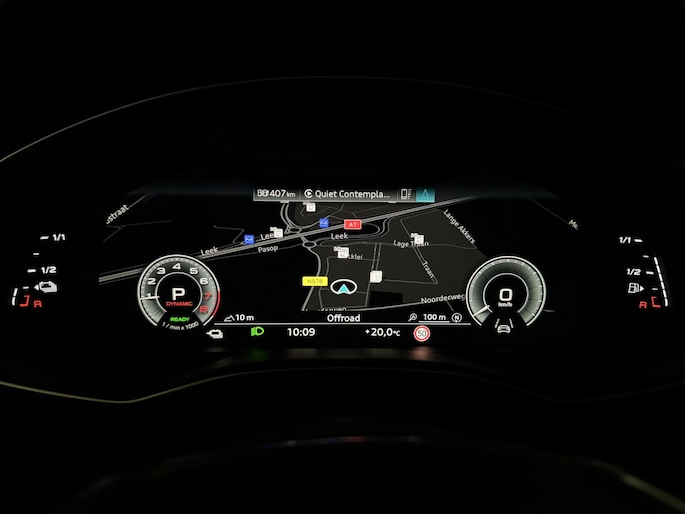The height and width of the screenshot is (514, 685).
Task: Toggle the north compass indicator
Action: (x=457, y=317)
